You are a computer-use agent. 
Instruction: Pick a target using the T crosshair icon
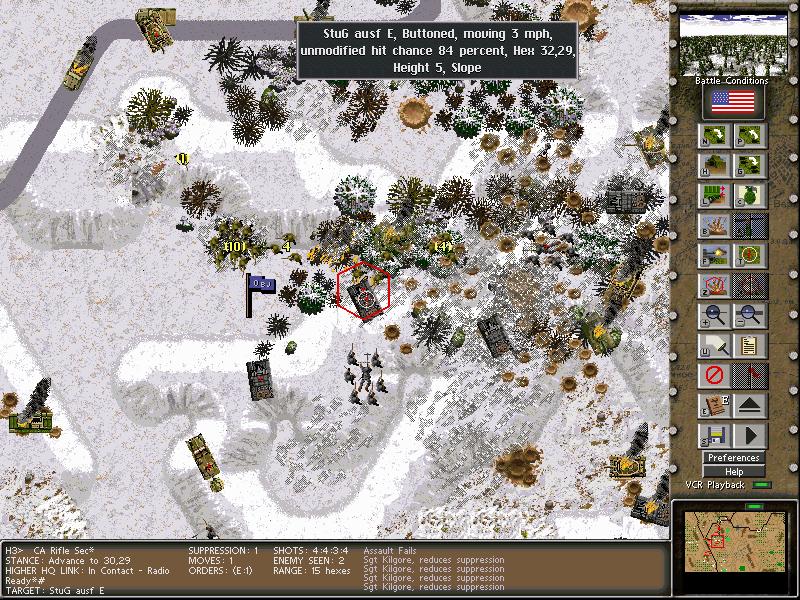pyautogui.click(x=750, y=256)
